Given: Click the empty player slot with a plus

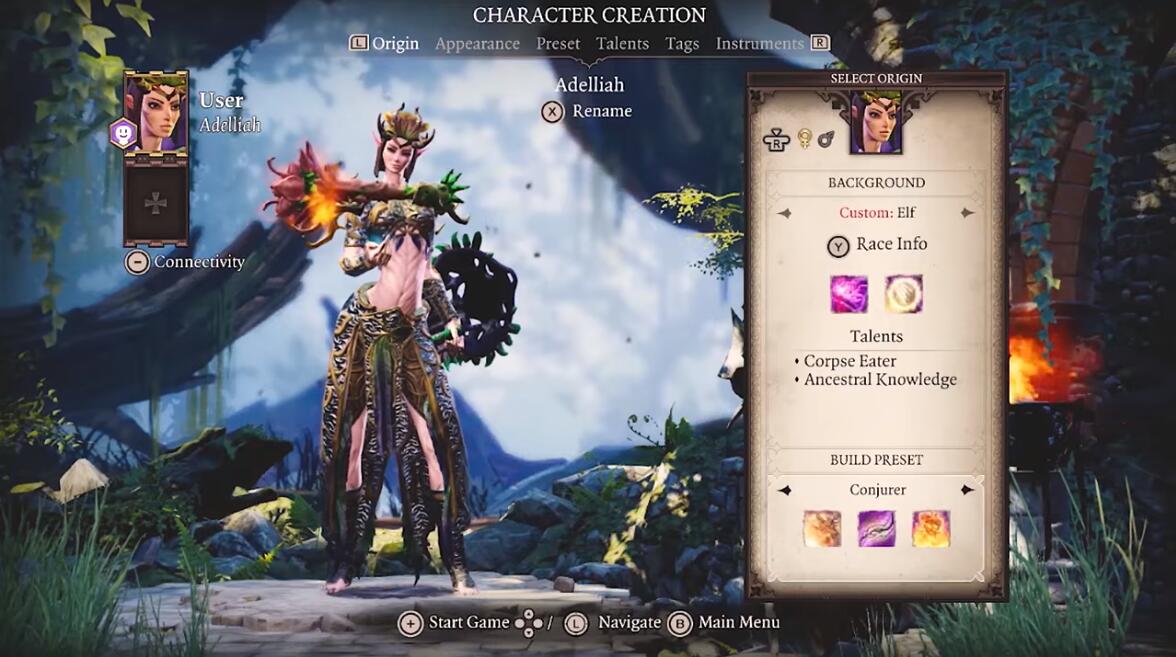Looking at the screenshot, I should pyautogui.click(x=156, y=204).
